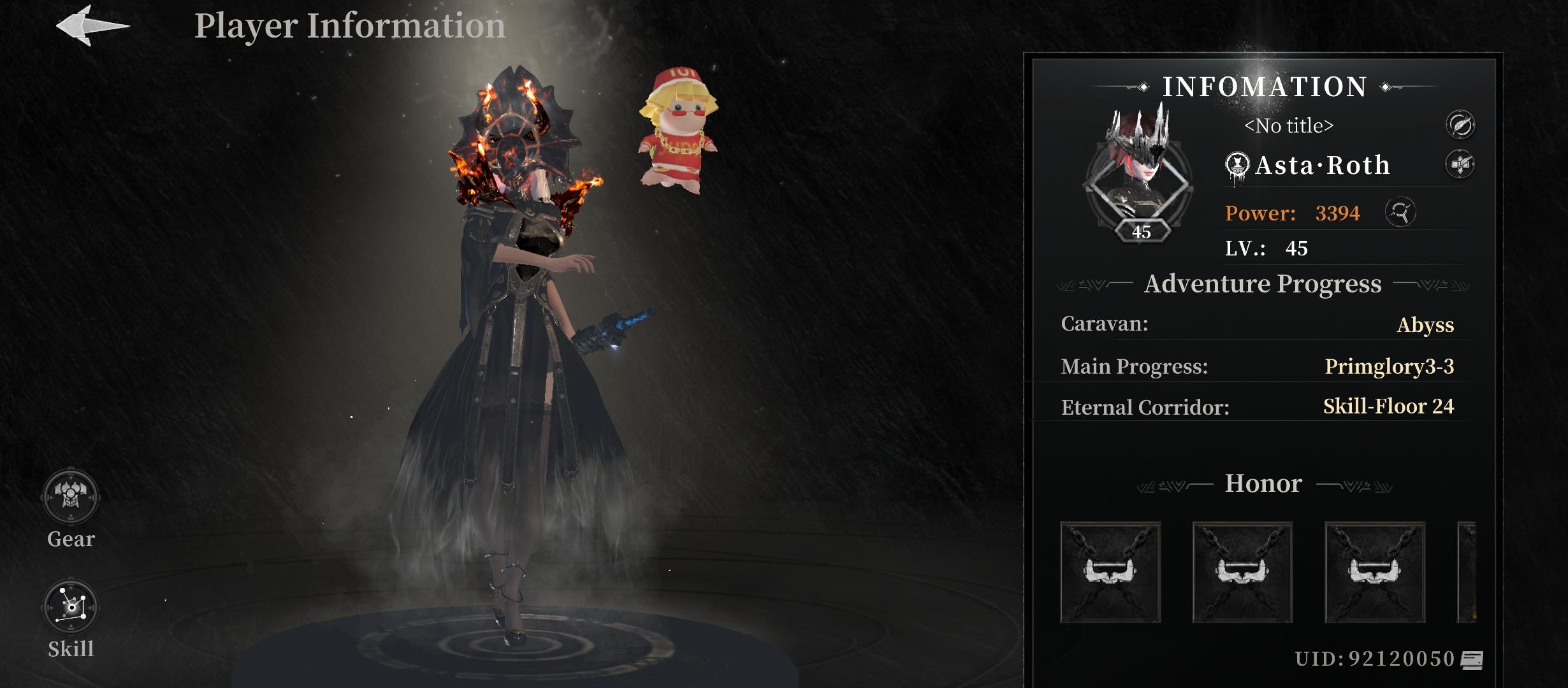The width and height of the screenshot is (1568, 688).
Task: Copy the UID with the copy icon
Action: point(1472,660)
